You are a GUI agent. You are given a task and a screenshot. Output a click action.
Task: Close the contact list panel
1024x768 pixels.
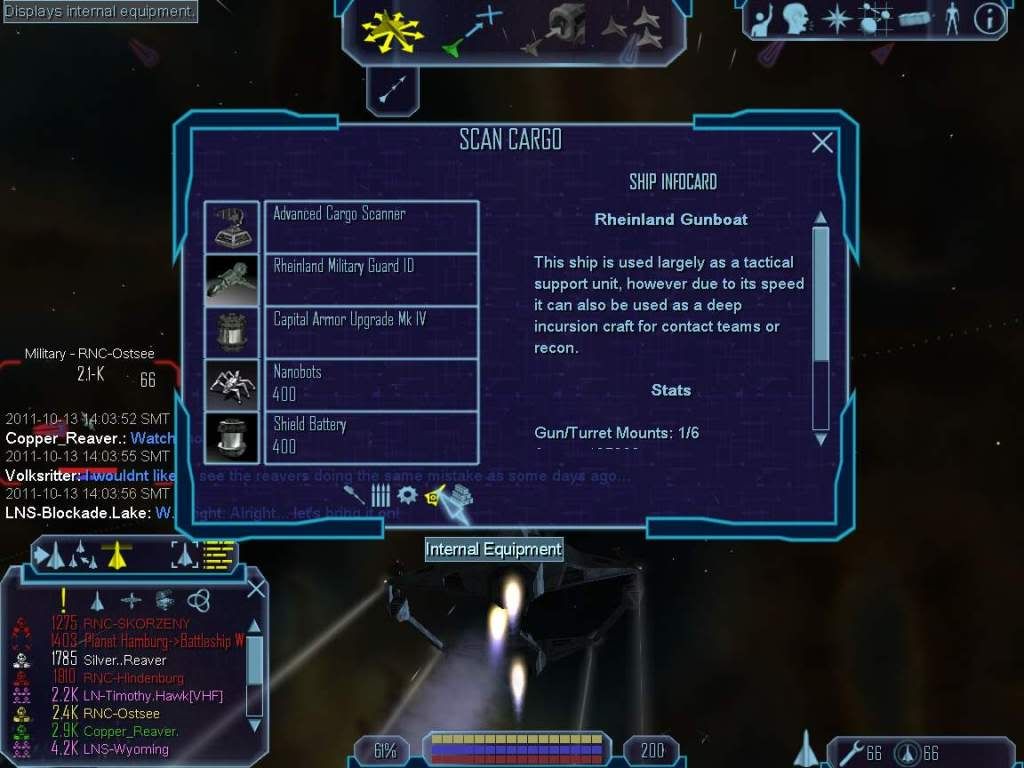click(x=256, y=589)
